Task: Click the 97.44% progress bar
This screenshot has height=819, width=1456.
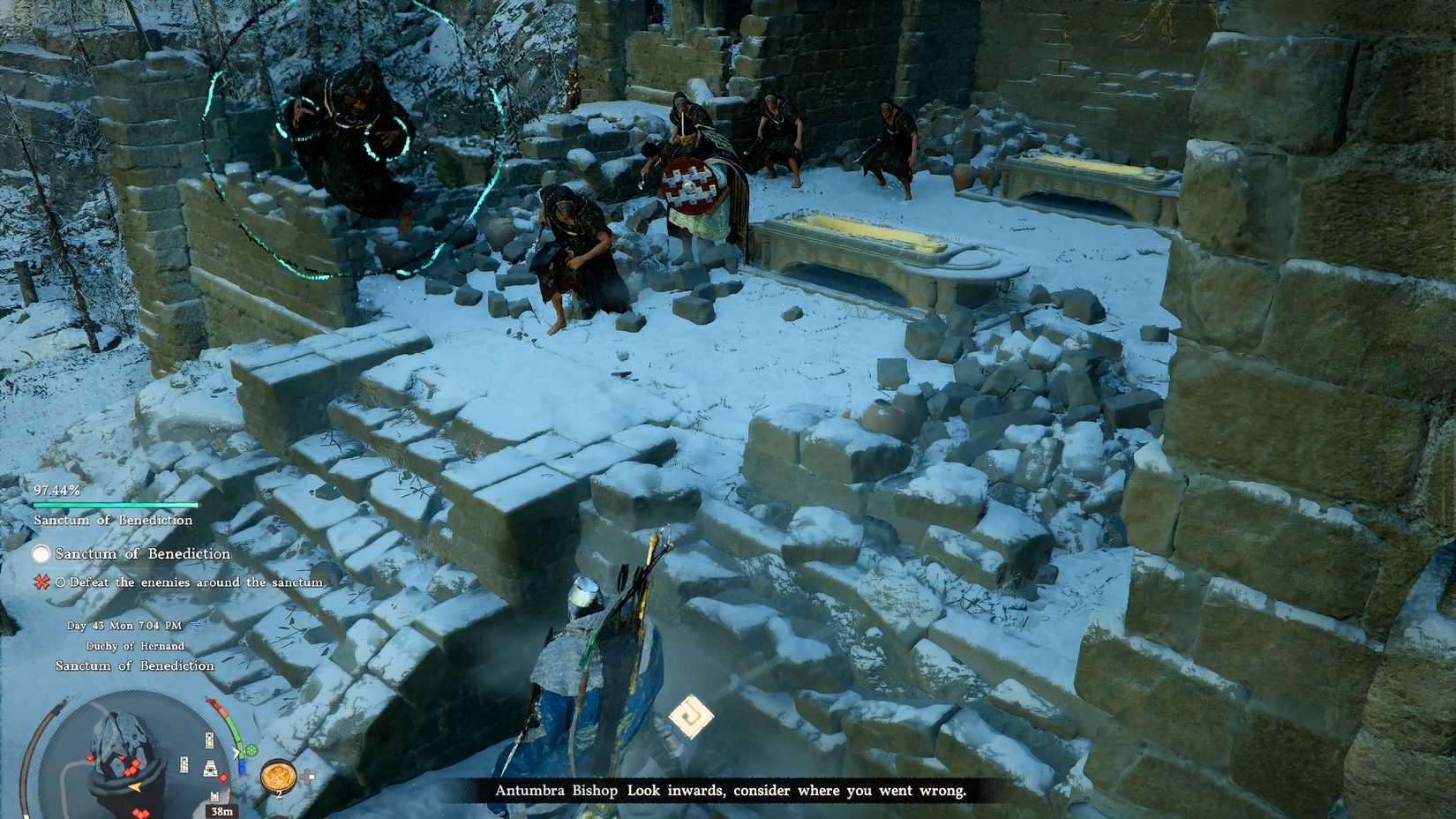Action: (115, 503)
